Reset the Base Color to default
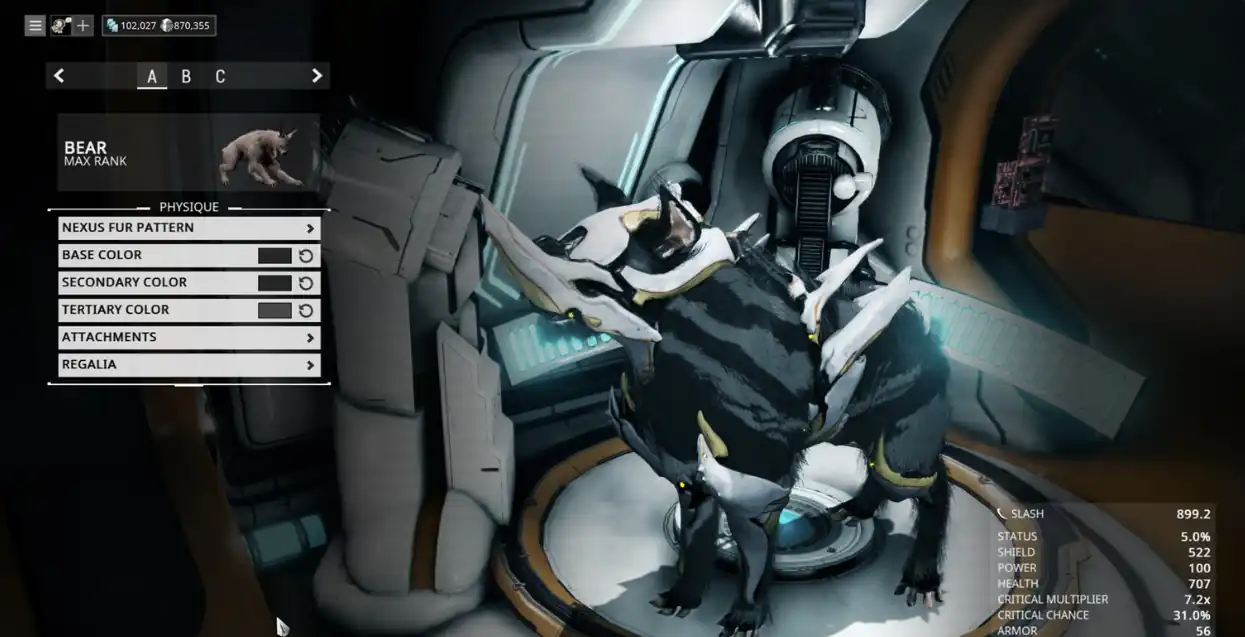This screenshot has height=637, width=1245. (x=306, y=256)
